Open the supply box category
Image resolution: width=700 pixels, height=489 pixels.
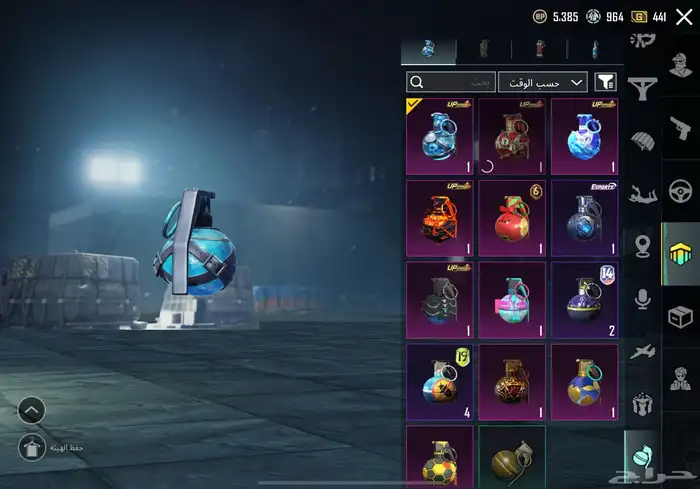(x=681, y=317)
